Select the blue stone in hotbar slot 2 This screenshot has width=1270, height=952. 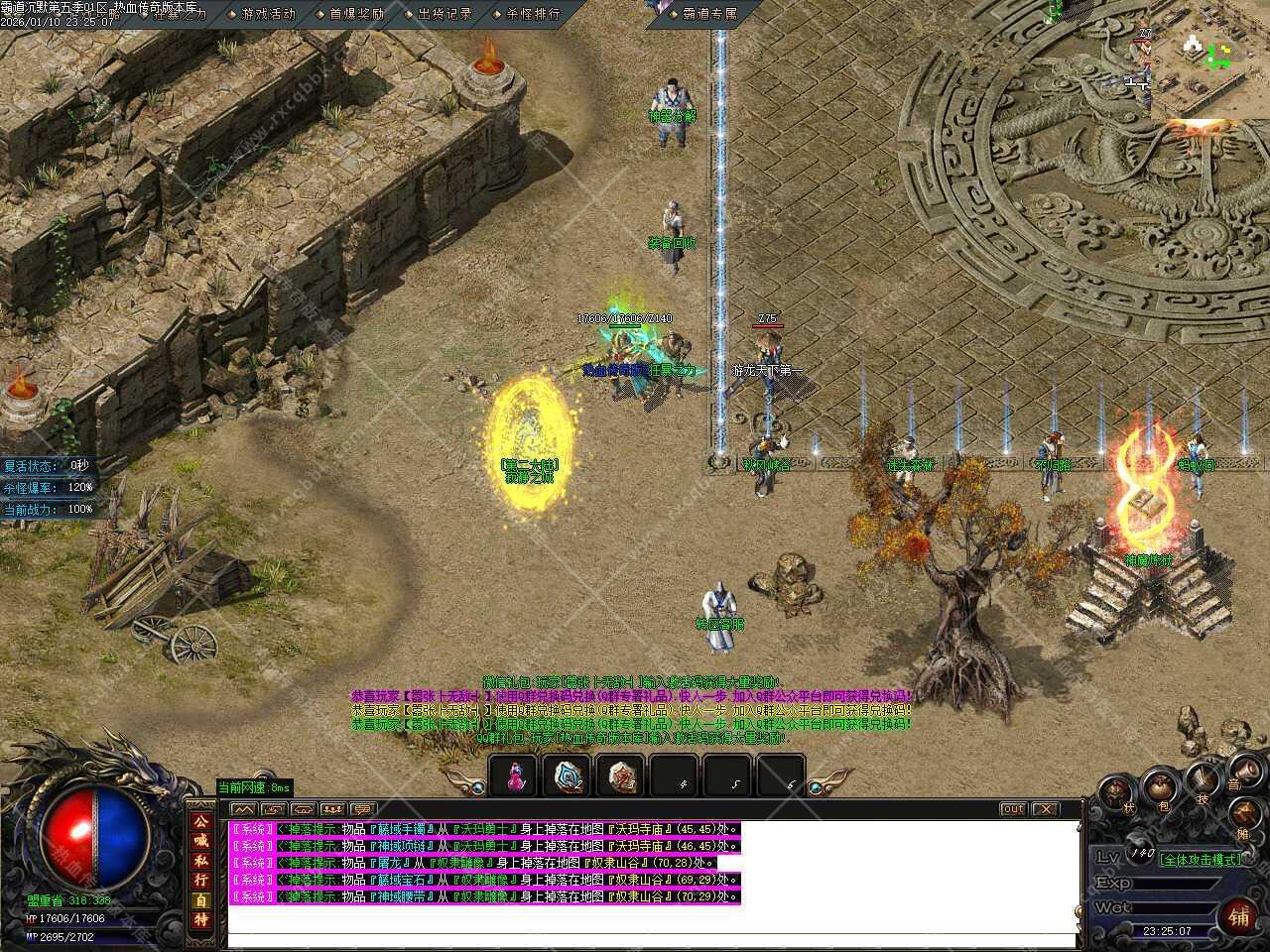[569, 775]
